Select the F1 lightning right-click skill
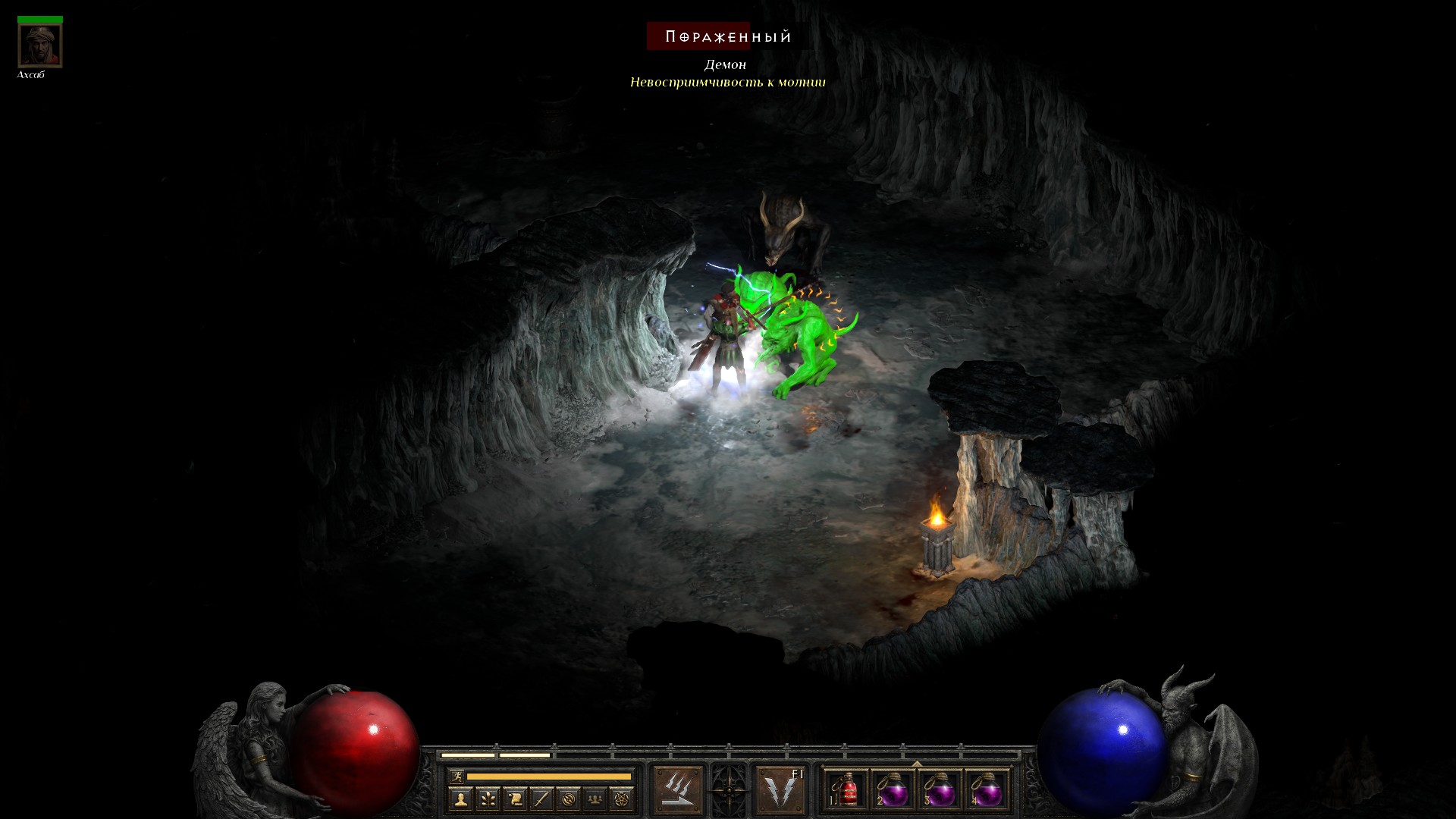Viewport: 1456px width, 819px height. click(781, 789)
